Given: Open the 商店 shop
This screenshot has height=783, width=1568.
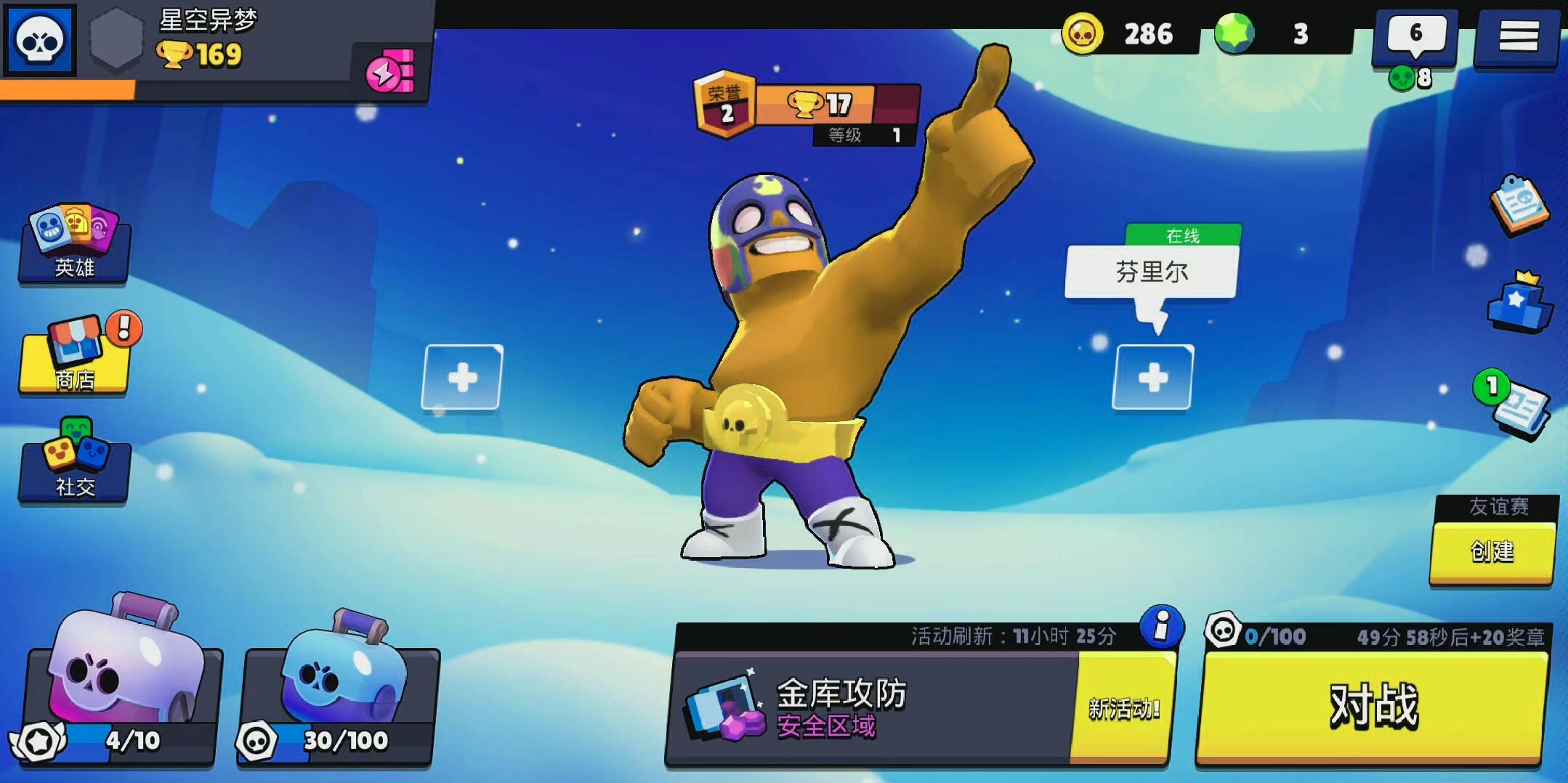Looking at the screenshot, I should 74,356.
